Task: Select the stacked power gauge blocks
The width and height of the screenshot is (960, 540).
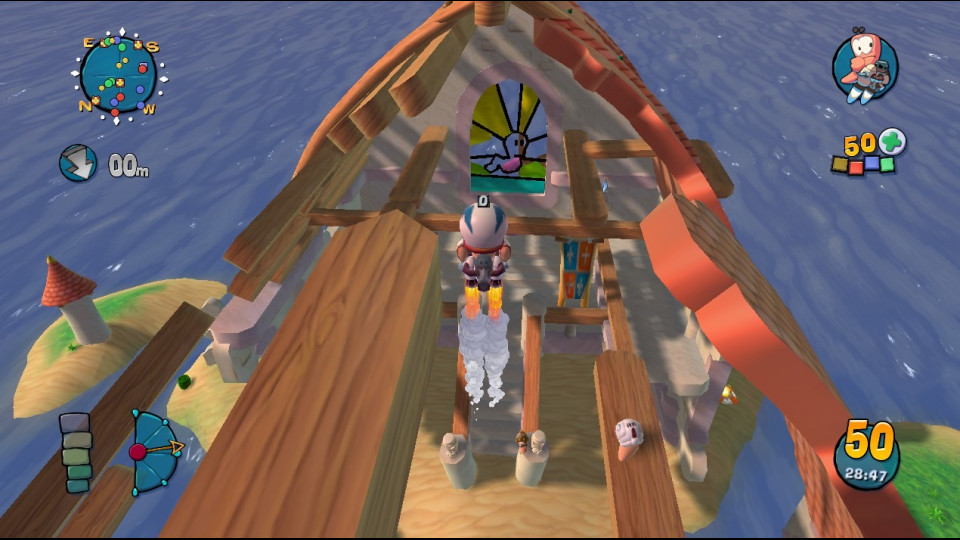Action: coord(76,452)
